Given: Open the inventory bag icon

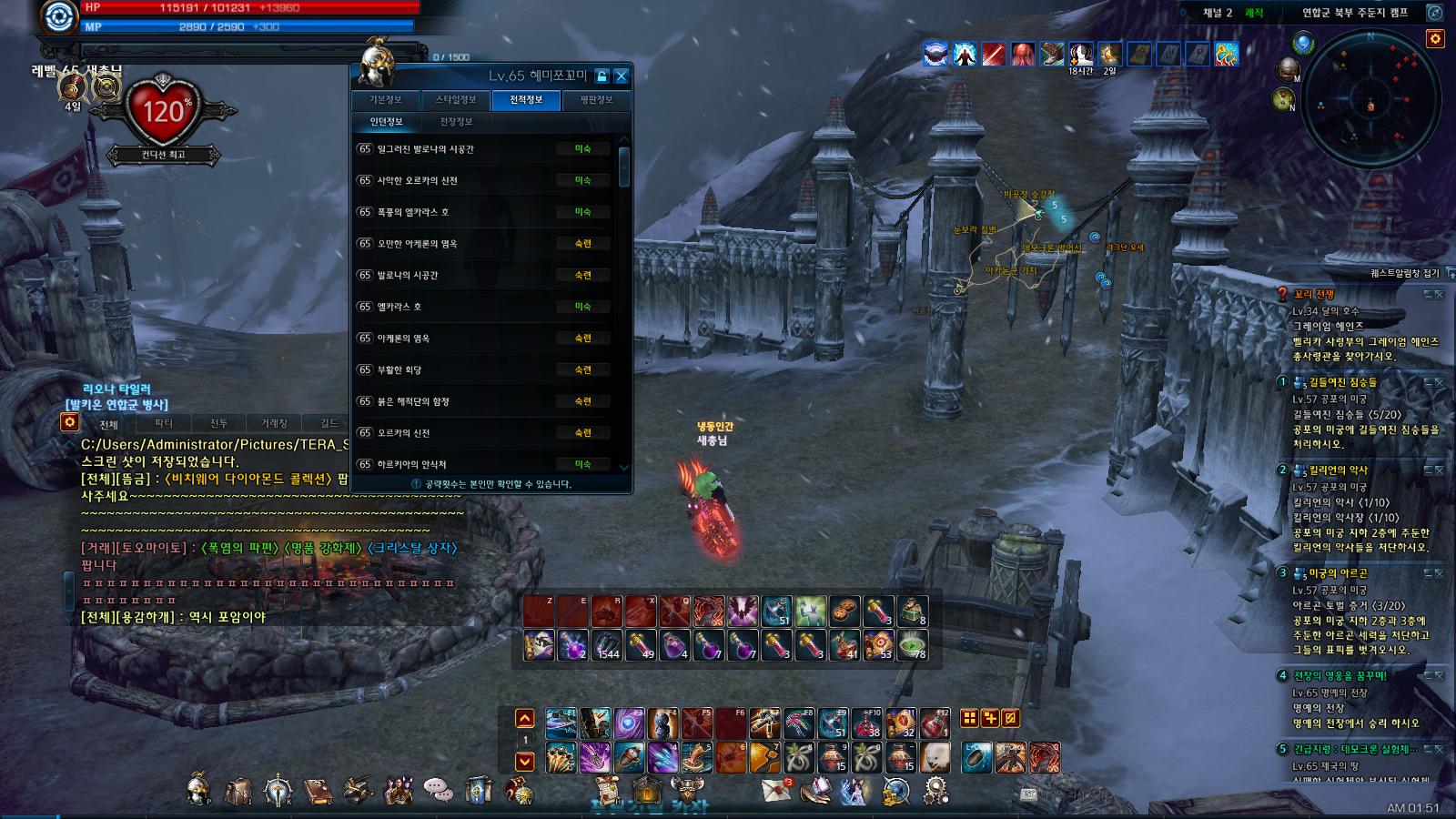Looking at the screenshot, I should pyautogui.click(x=238, y=791).
